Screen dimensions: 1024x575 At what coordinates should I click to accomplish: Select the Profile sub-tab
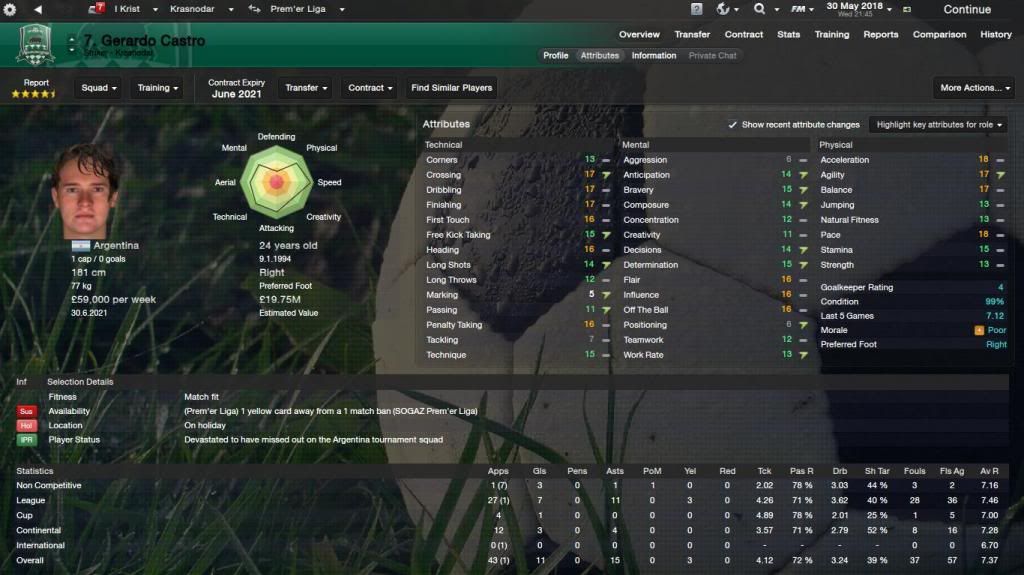[x=556, y=55]
